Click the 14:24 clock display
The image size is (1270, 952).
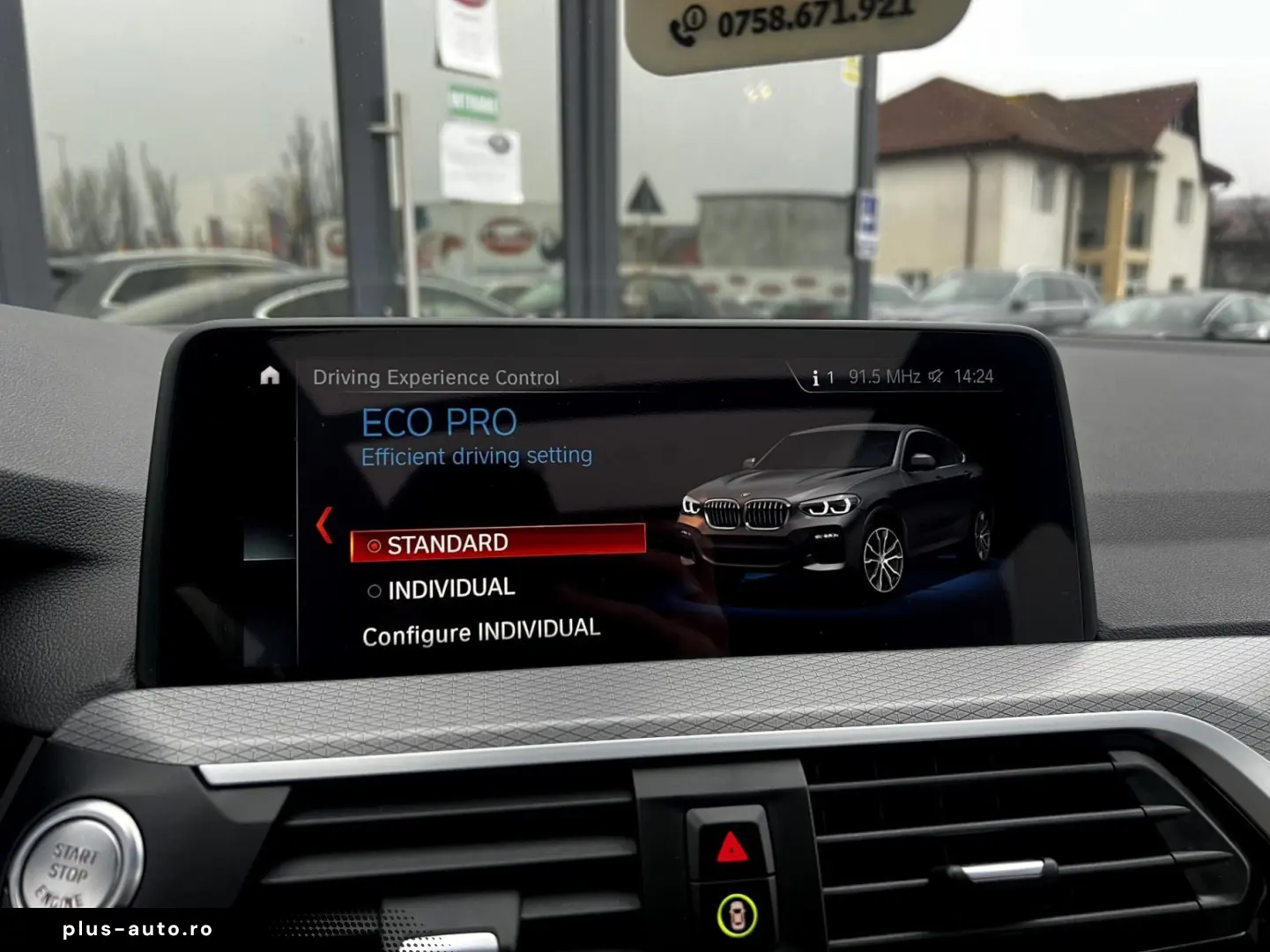[x=973, y=375]
